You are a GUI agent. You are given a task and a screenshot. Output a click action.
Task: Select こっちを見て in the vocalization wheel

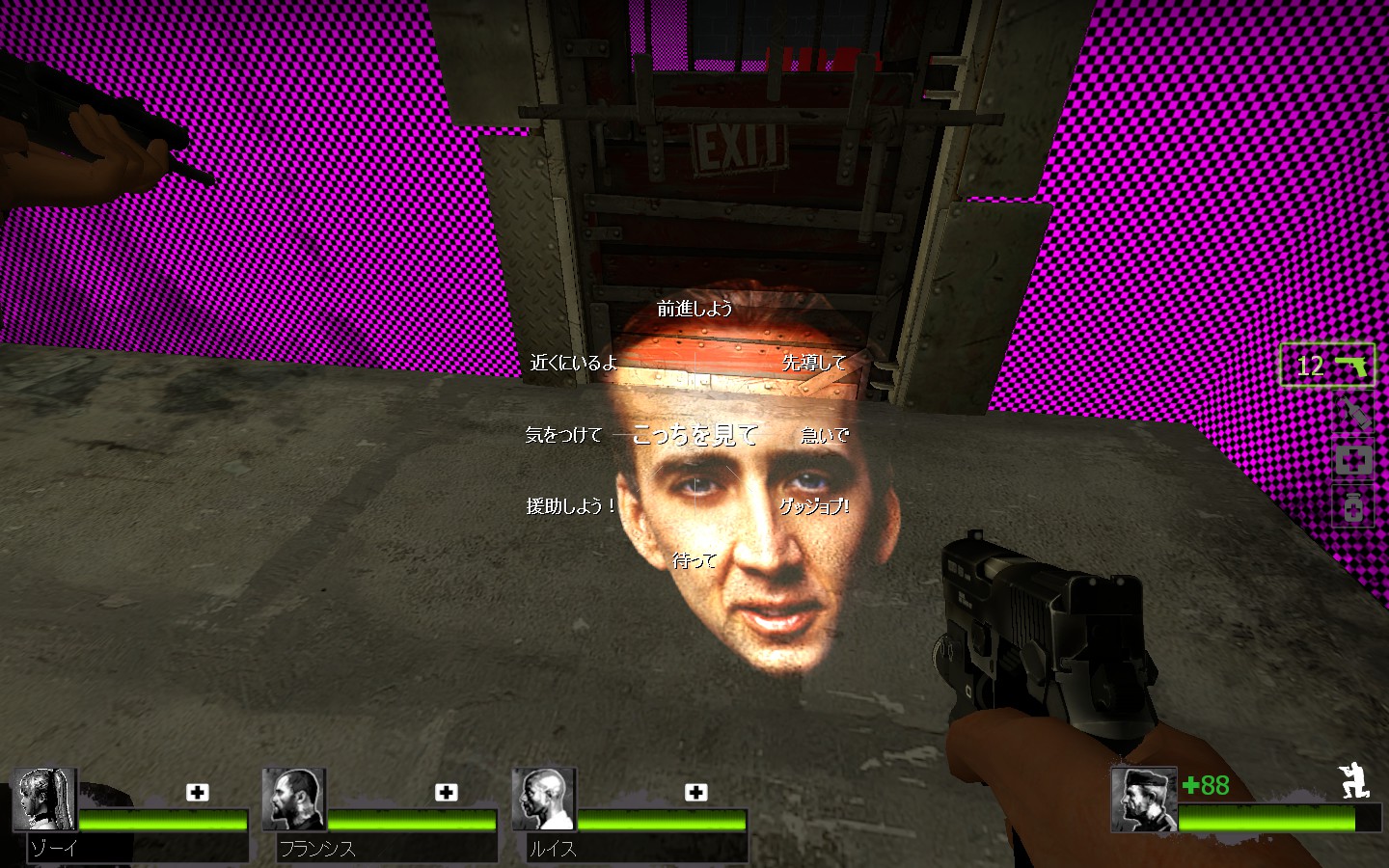tap(694, 435)
